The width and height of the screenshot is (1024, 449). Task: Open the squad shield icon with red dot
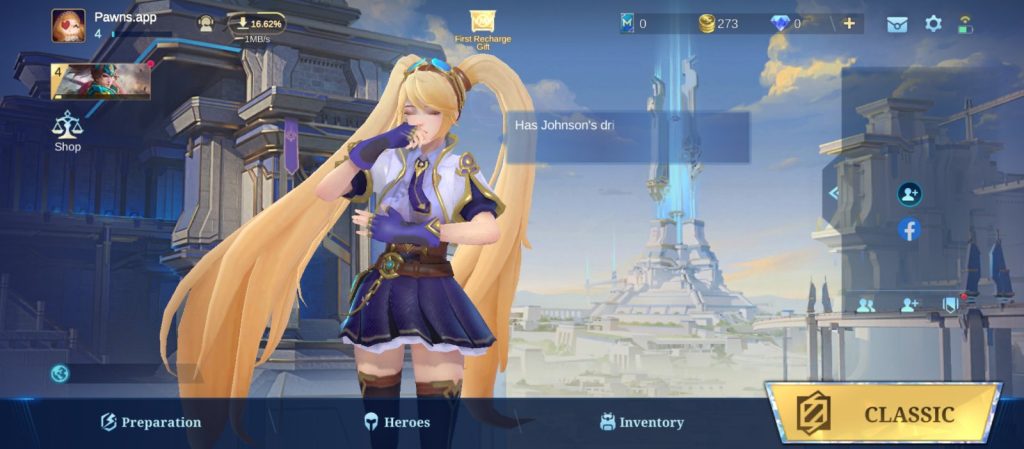951,305
